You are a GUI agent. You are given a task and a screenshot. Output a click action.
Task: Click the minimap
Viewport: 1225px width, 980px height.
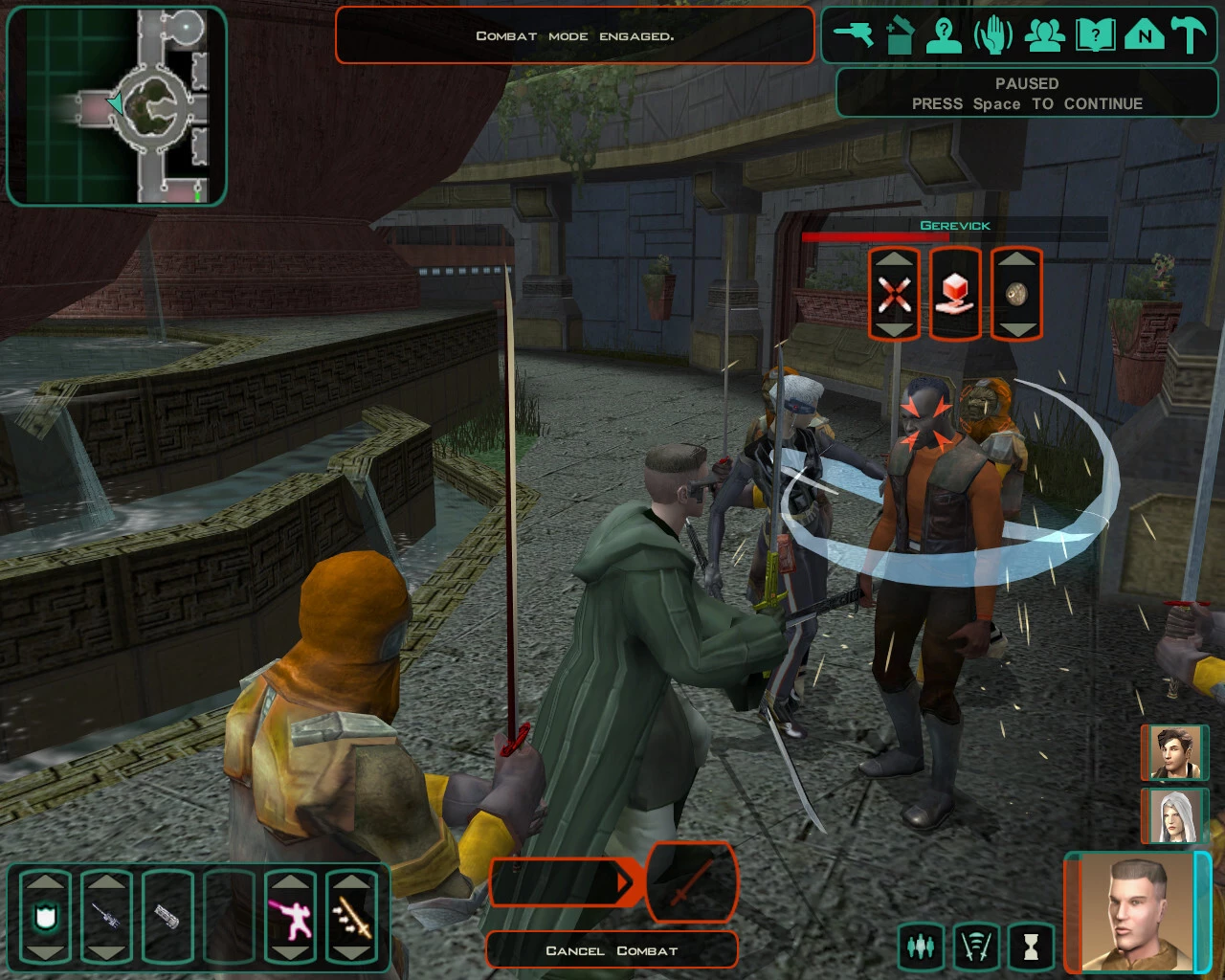click(x=117, y=105)
